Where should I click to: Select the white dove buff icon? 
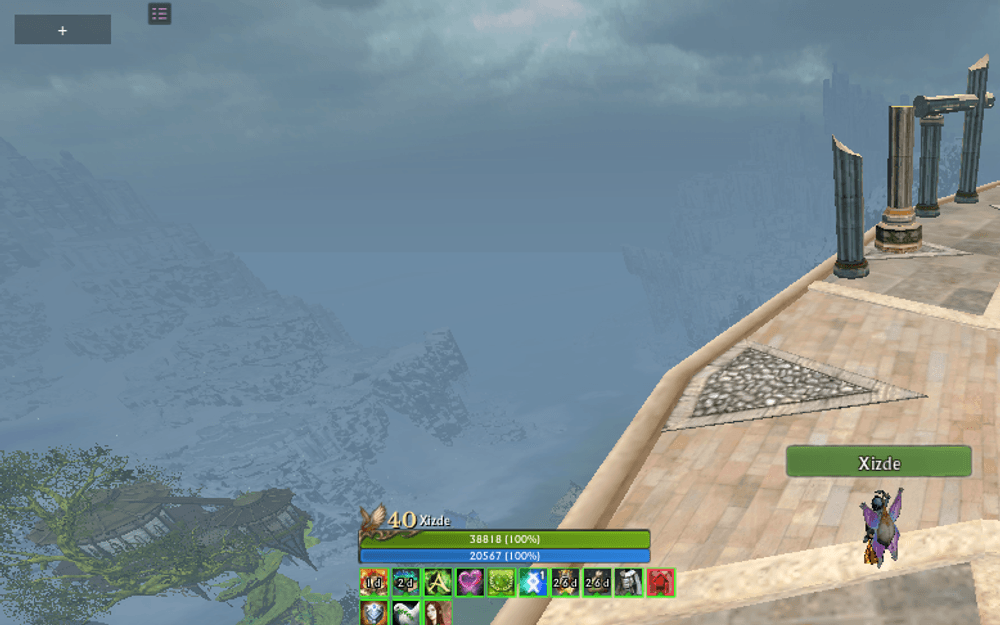(x=405, y=612)
